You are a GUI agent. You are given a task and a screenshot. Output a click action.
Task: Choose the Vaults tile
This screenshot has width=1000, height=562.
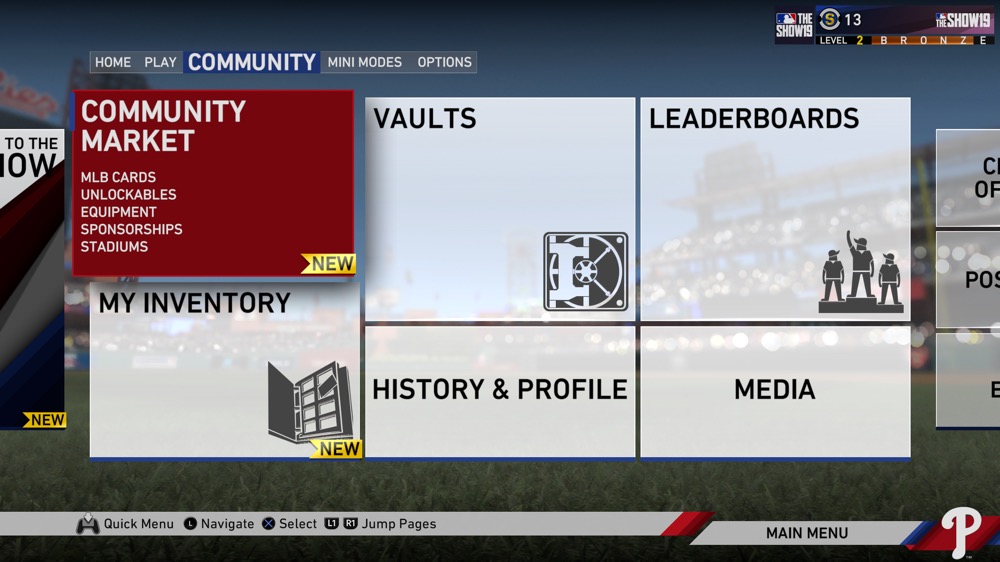pyautogui.click(x=500, y=208)
